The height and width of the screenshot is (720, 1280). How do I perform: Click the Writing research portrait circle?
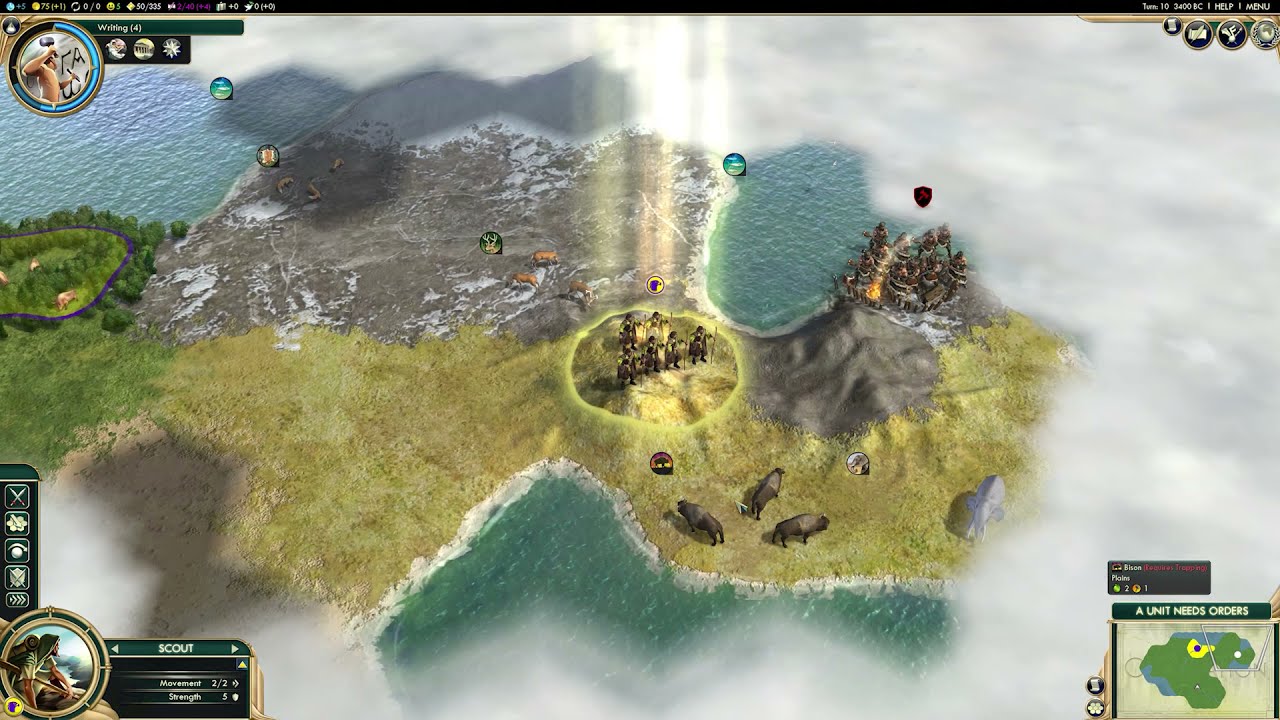click(53, 66)
